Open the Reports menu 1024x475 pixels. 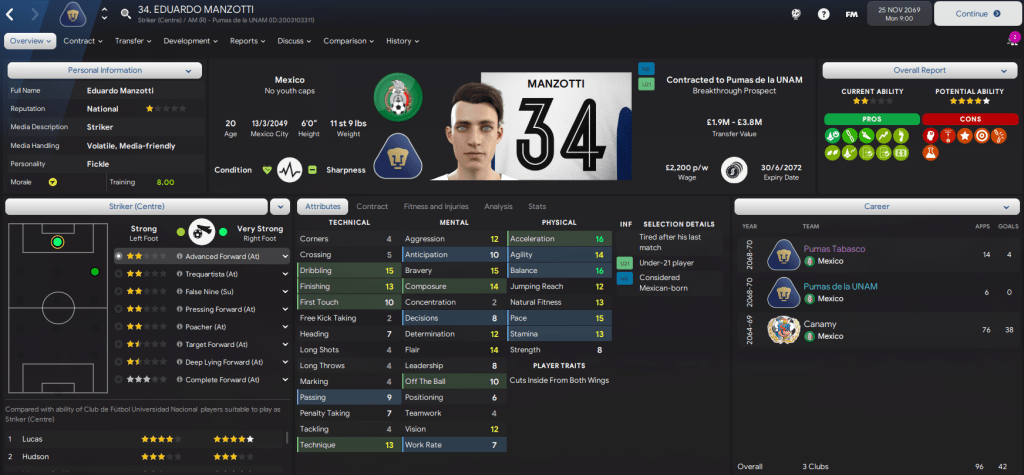(247, 41)
